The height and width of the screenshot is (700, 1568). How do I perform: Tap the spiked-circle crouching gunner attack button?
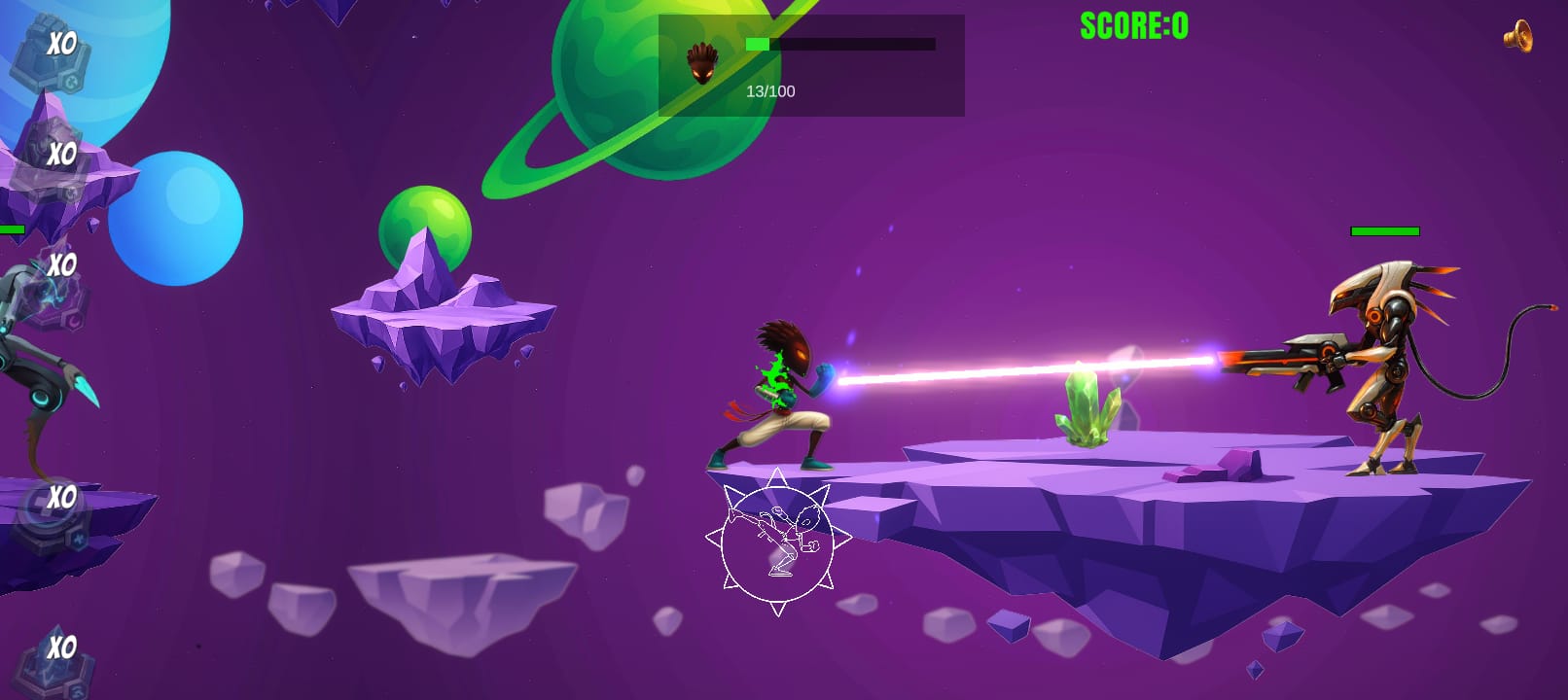[777, 542]
